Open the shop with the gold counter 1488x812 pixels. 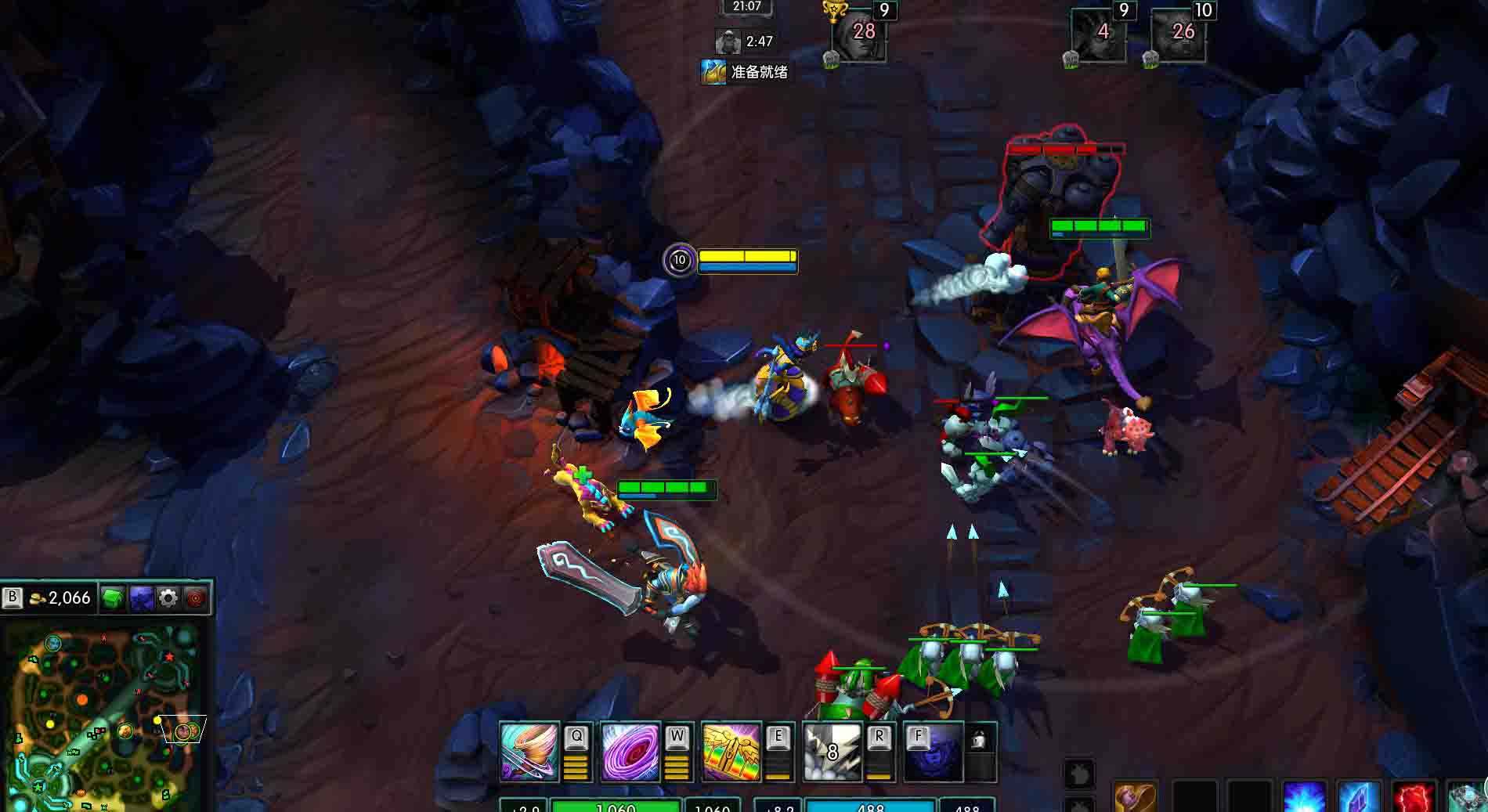(x=60, y=598)
